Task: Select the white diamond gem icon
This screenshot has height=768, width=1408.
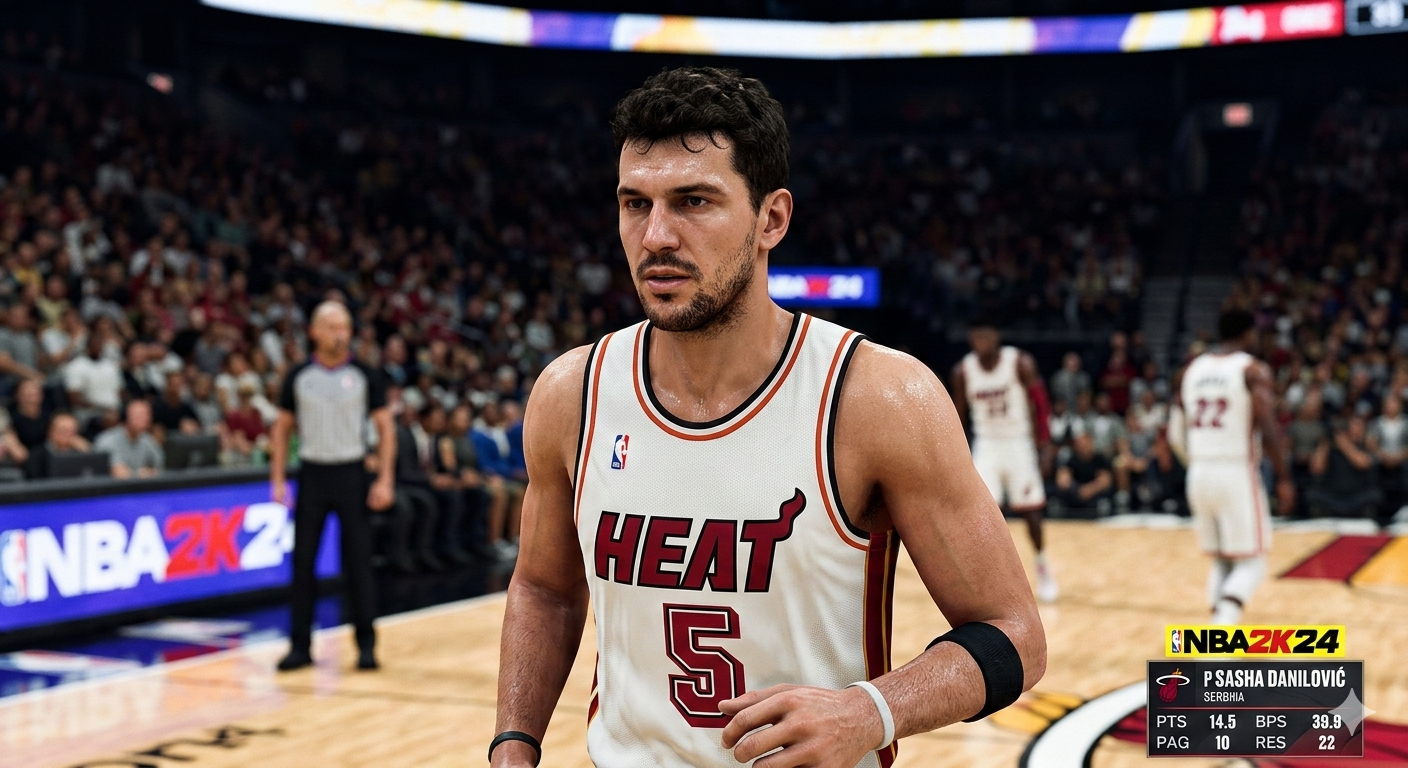Action: click(1351, 711)
